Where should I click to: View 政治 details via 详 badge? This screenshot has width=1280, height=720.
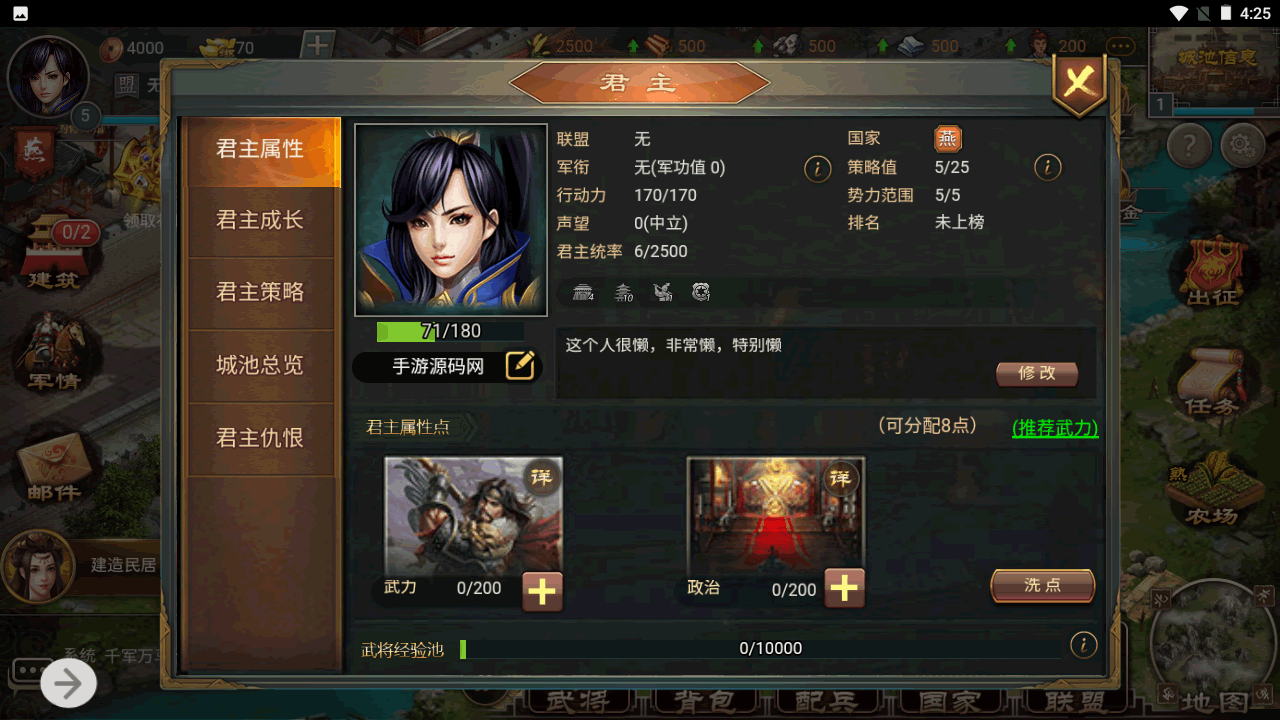tap(841, 478)
